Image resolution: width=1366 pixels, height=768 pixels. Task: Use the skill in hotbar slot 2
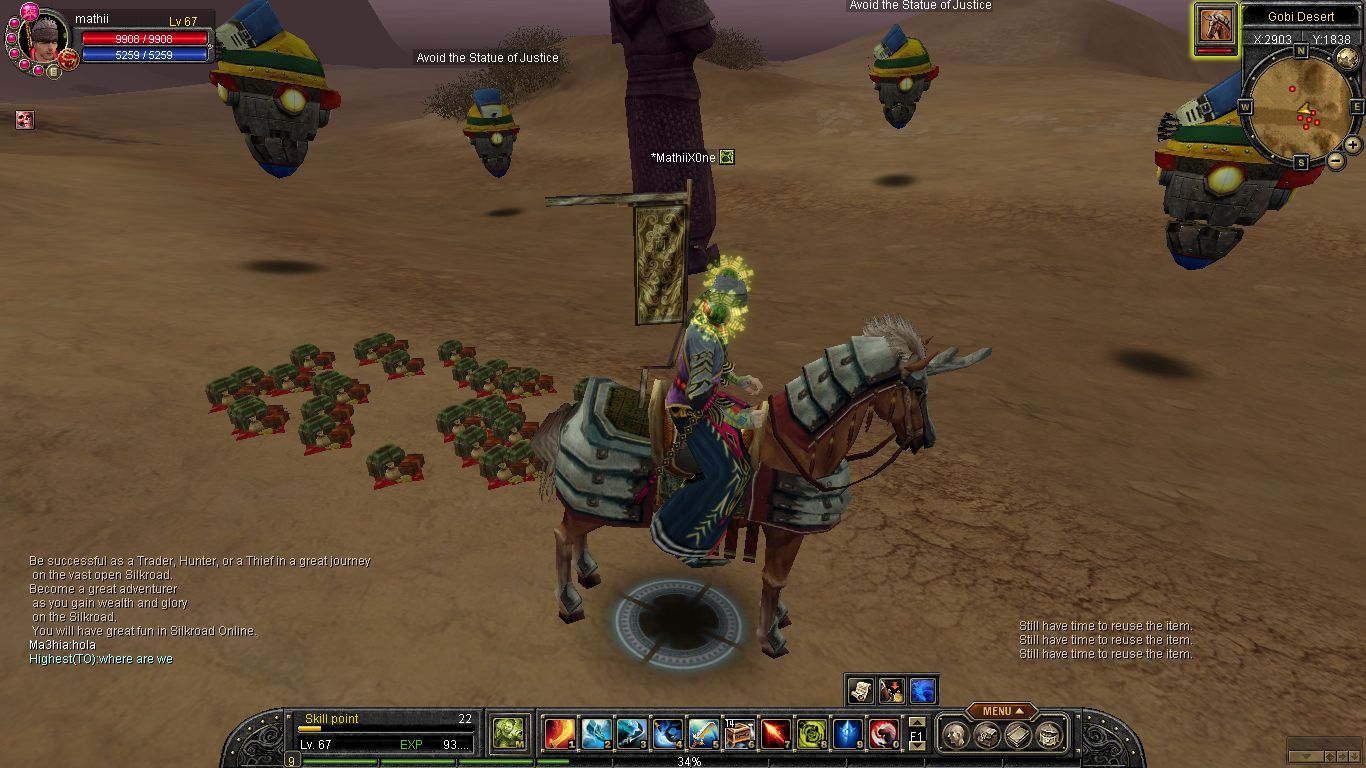[596, 734]
